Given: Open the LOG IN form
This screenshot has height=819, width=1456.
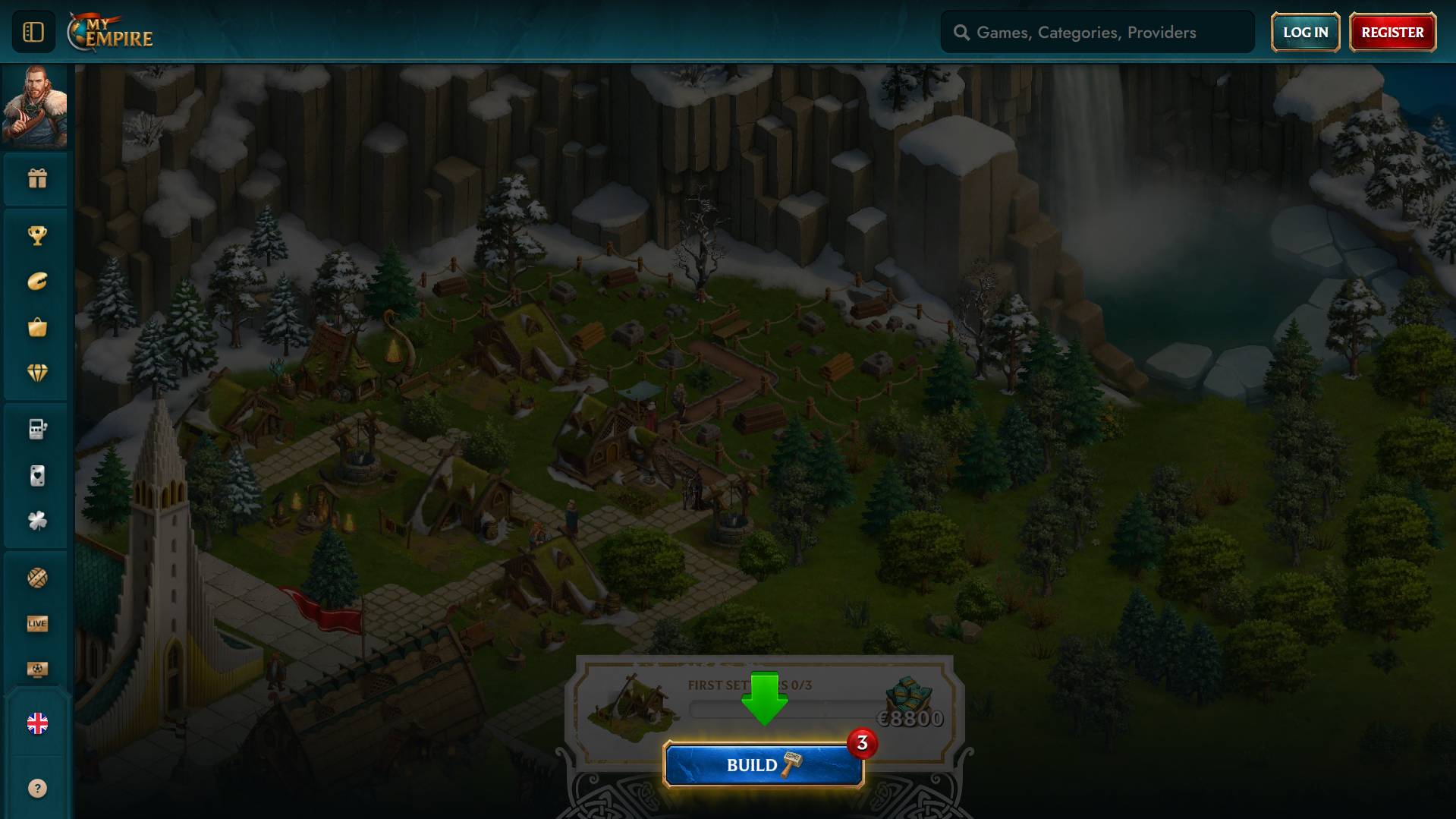Looking at the screenshot, I should pos(1305,33).
